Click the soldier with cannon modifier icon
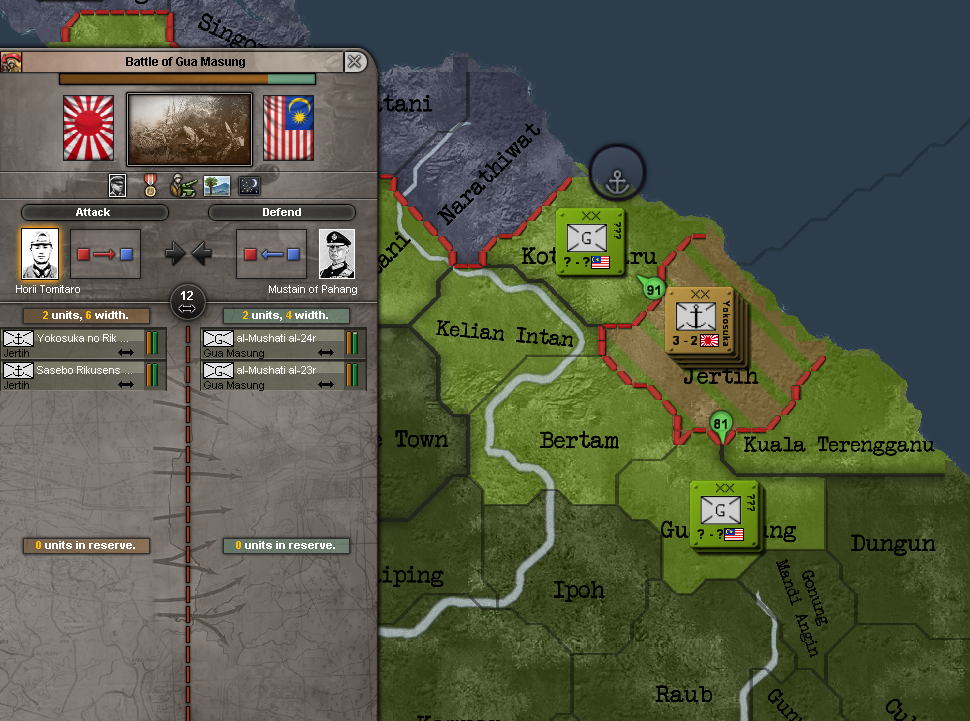The height and width of the screenshot is (721, 970). tap(183, 185)
